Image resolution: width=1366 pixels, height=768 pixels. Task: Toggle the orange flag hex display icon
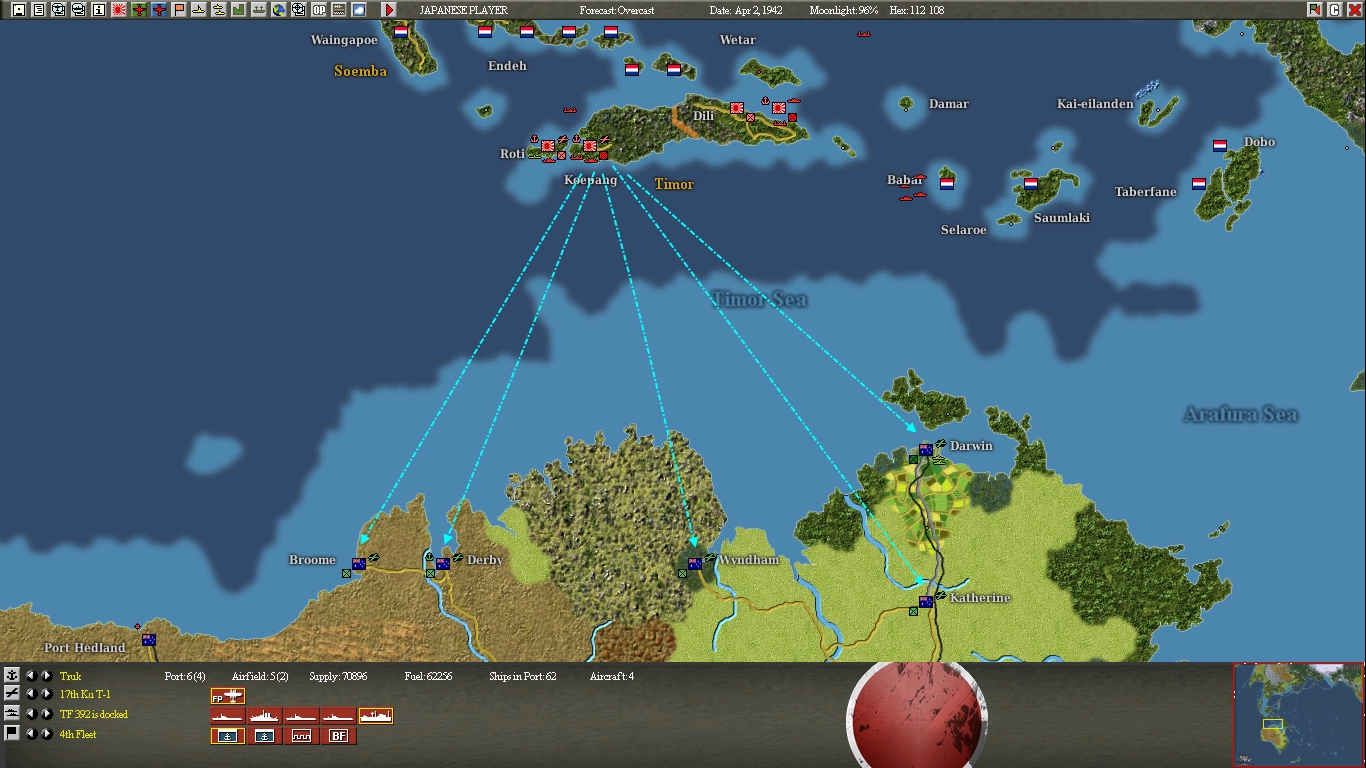click(x=177, y=10)
